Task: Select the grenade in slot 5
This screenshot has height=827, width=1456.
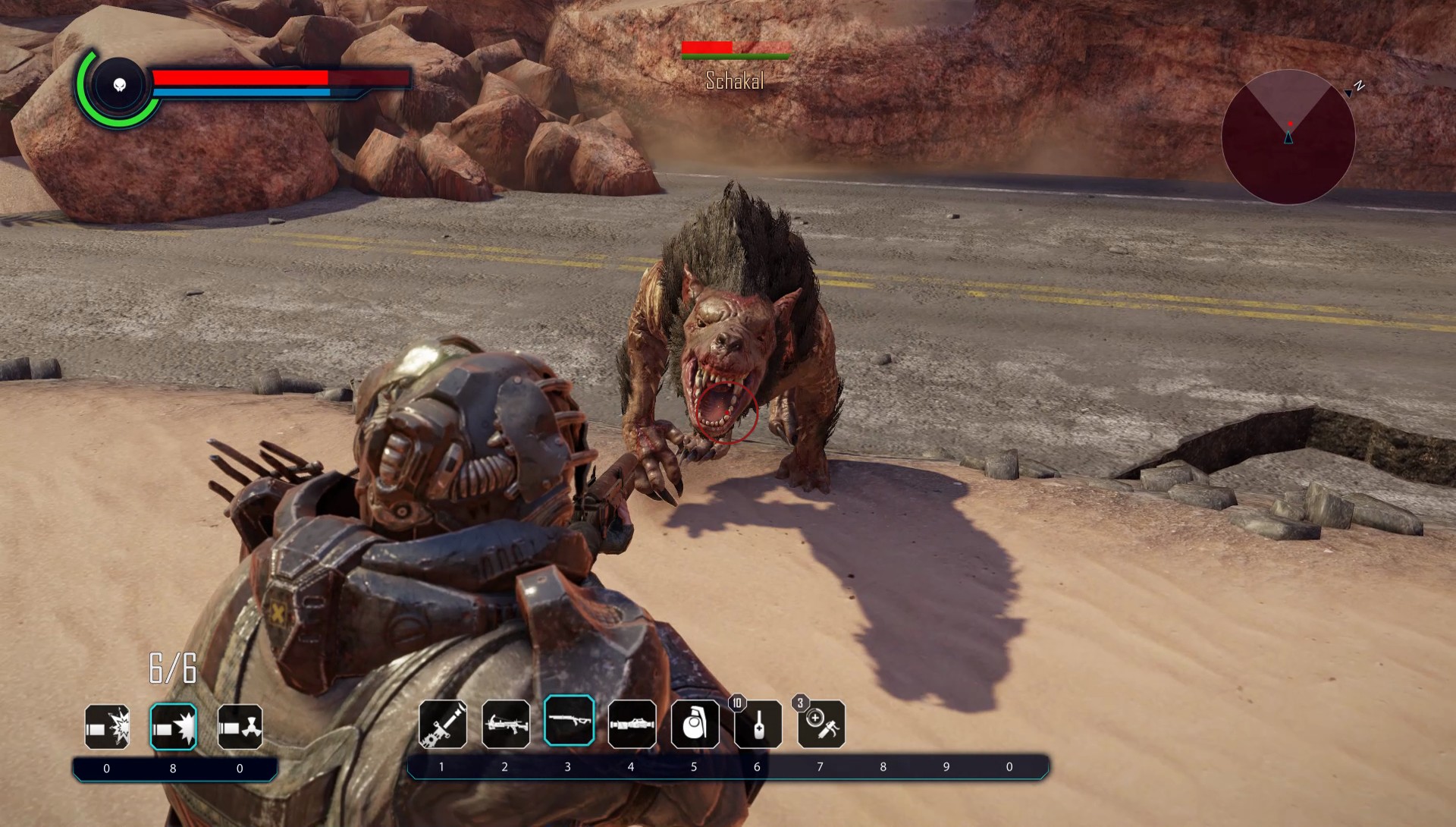Action: point(695,724)
